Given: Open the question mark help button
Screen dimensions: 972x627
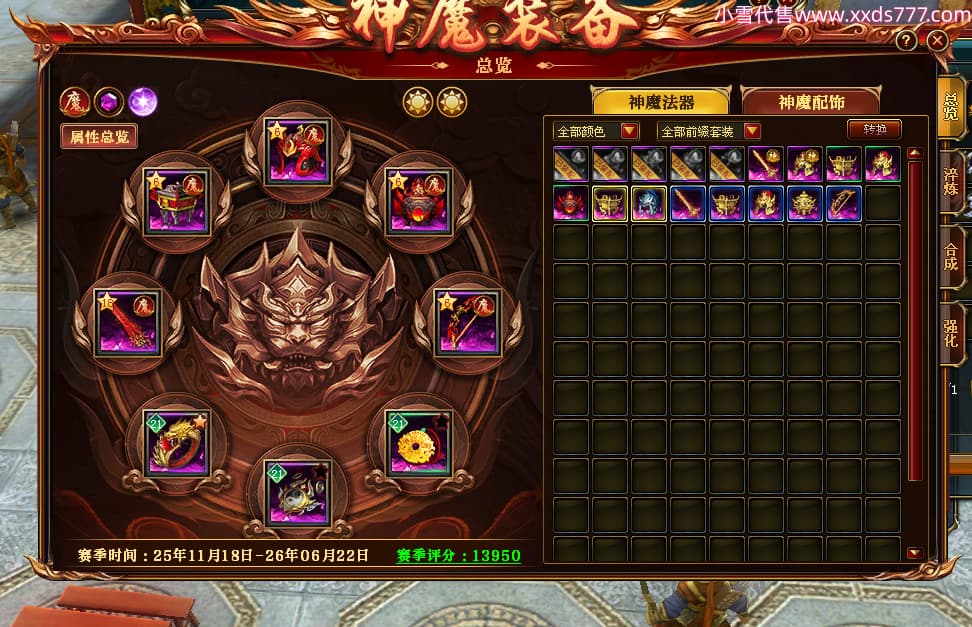Looking at the screenshot, I should coord(906,41).
